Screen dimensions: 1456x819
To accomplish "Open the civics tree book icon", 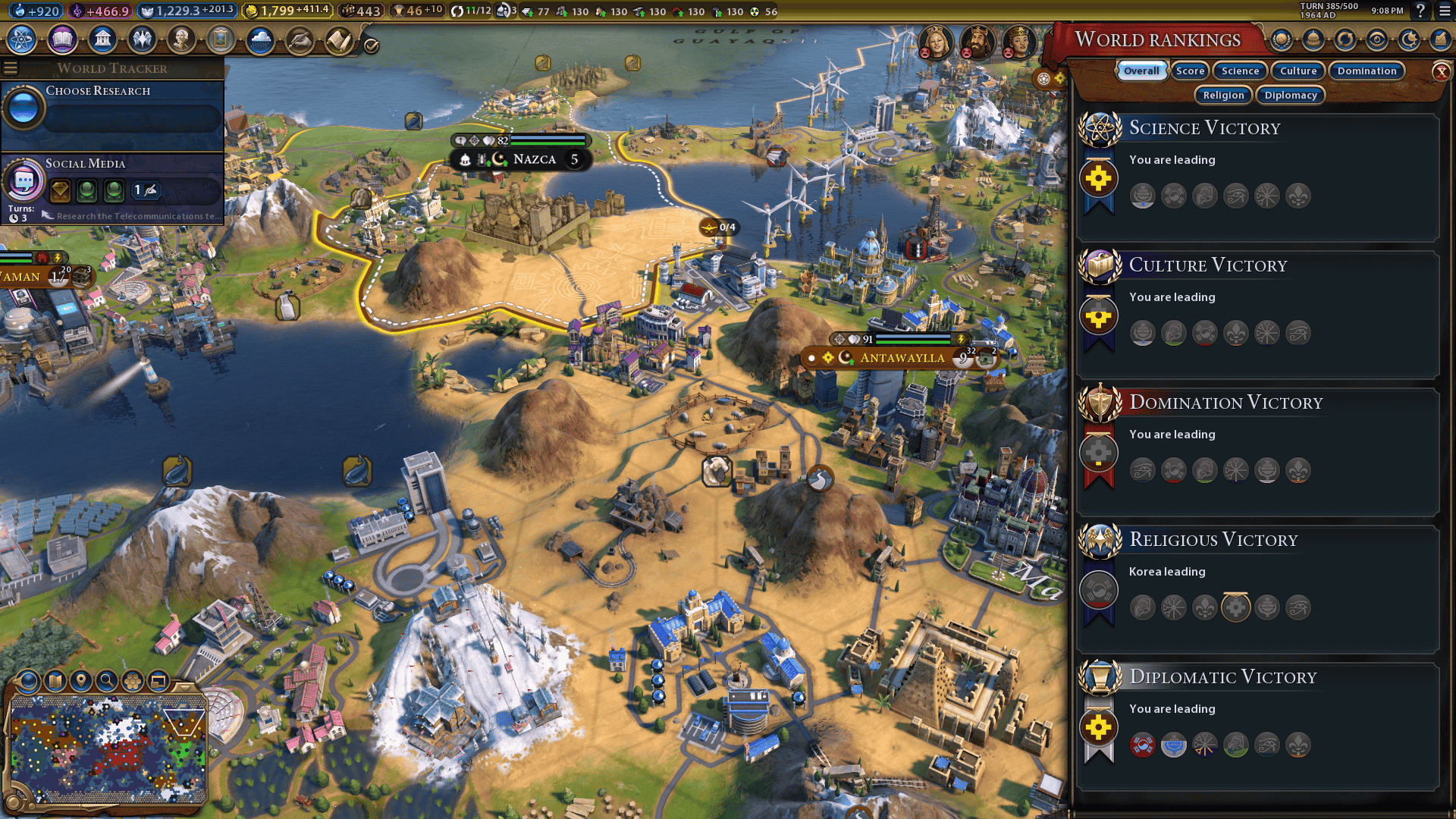I will click(x=62, y=39).
